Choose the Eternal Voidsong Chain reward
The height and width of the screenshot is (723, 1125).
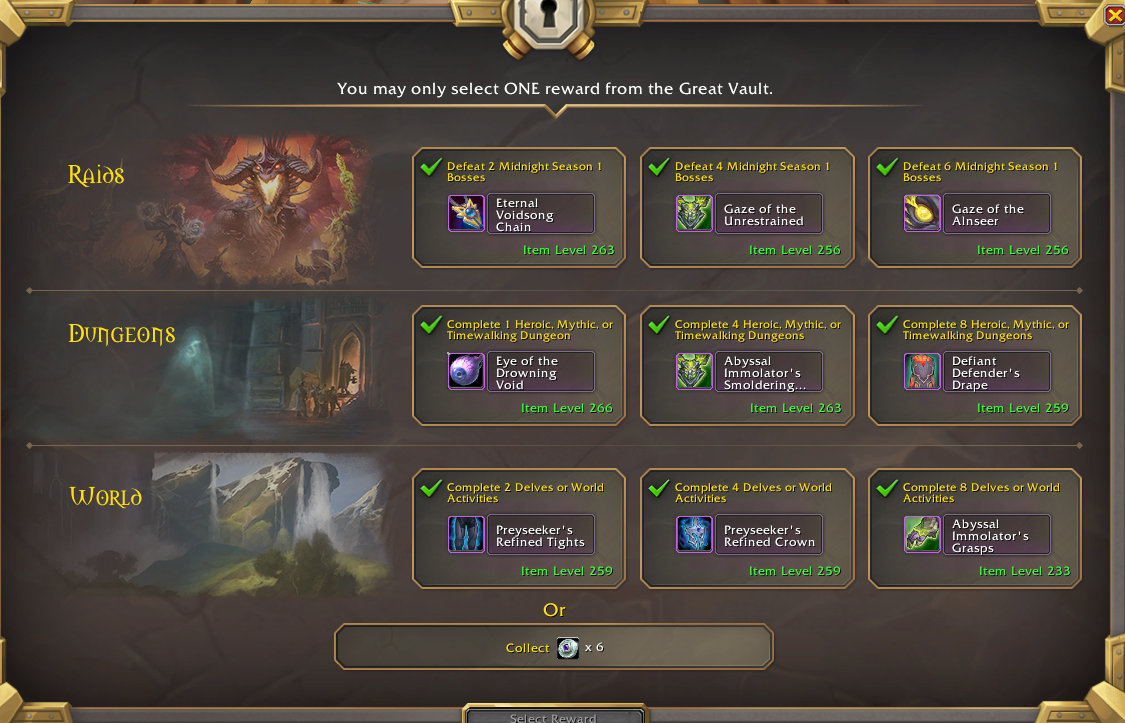tap(519, 208)
